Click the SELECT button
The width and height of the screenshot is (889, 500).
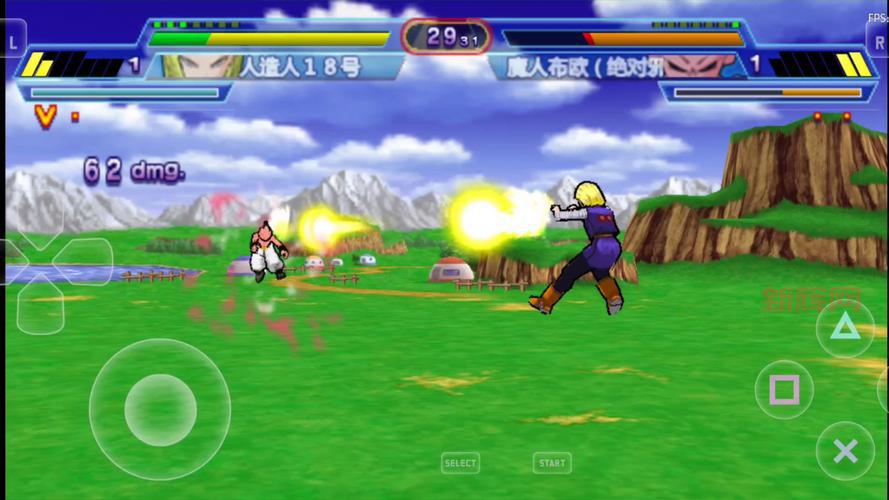click(x=460, y=463)
